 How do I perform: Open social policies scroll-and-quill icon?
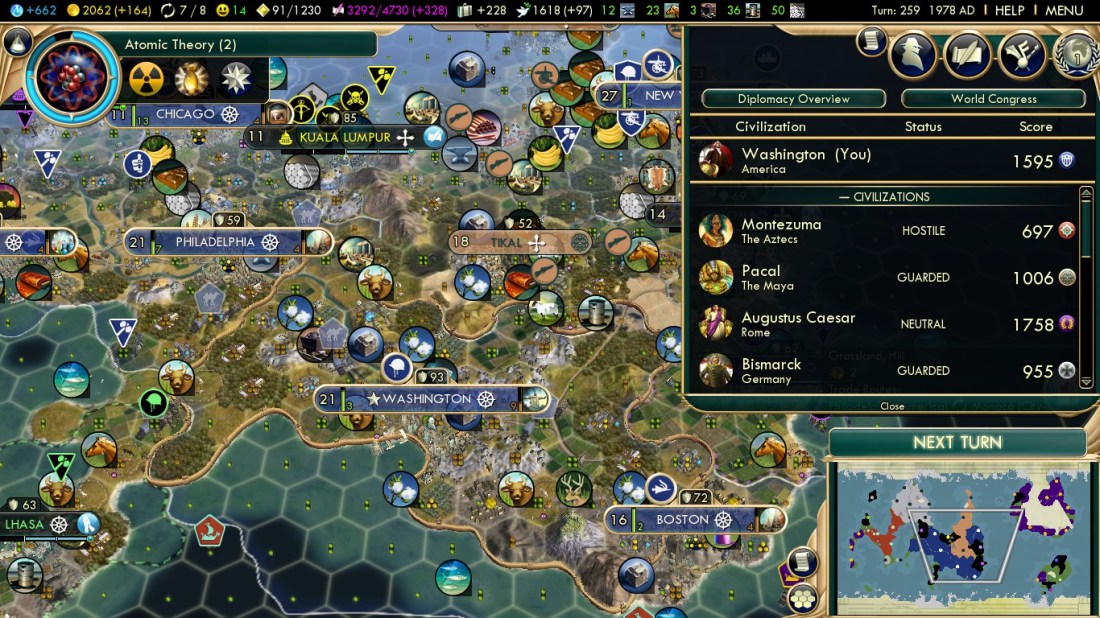(x=966, y=54)
